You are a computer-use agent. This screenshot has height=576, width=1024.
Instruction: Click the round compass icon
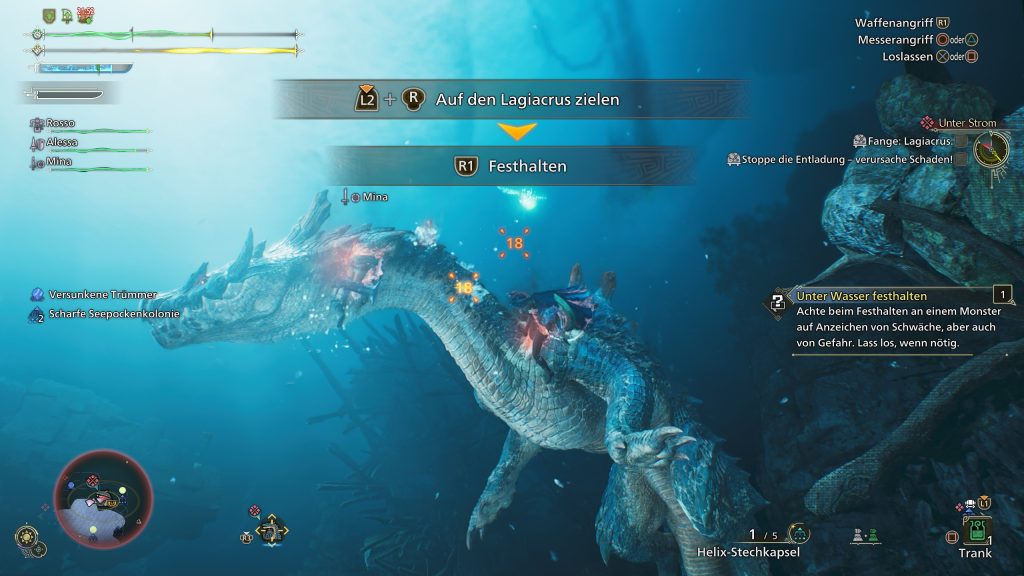coord(991,151)
